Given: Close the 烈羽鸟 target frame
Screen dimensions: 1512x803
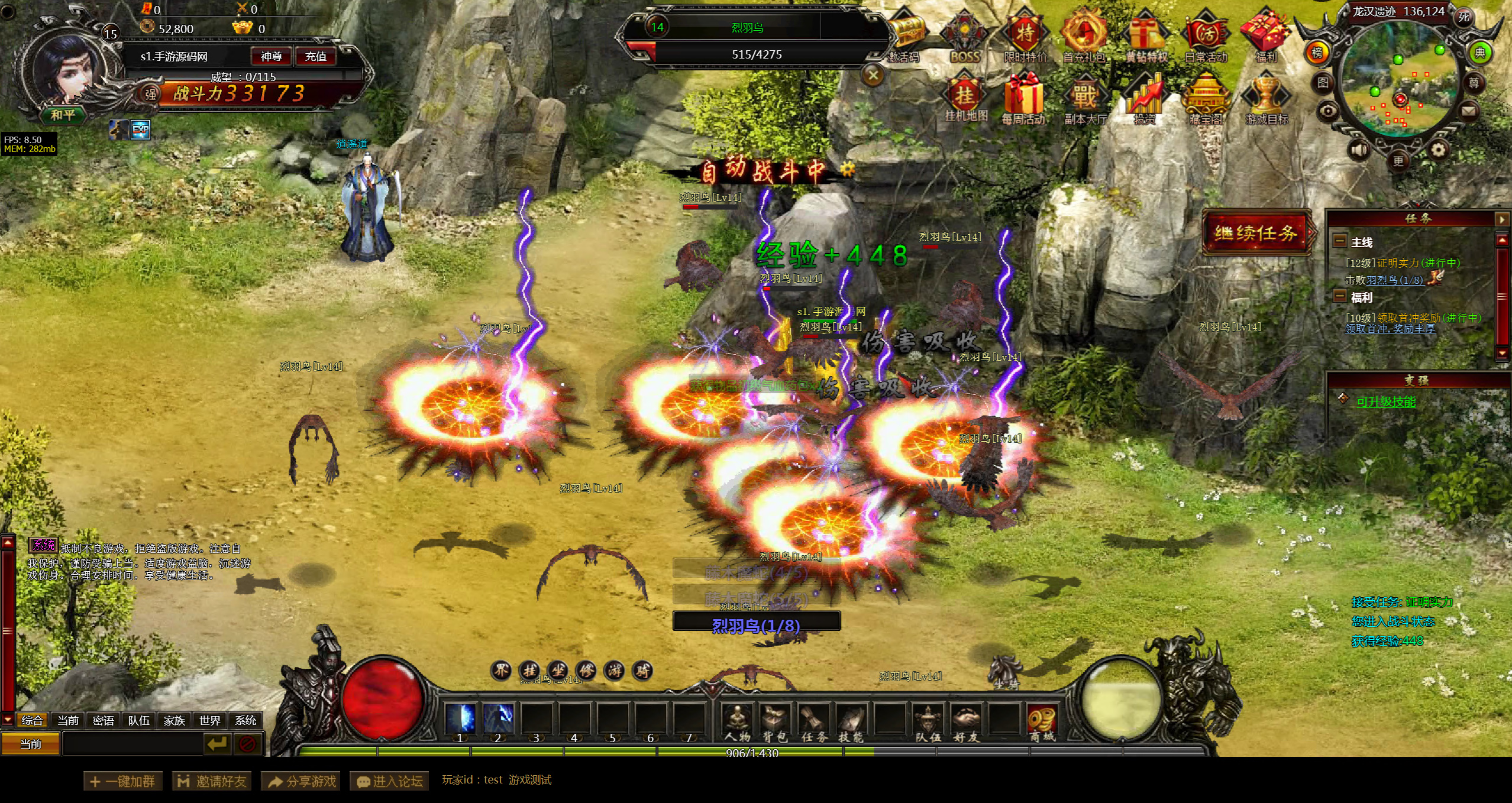Looking at the screenshot, I should (873, 75).
